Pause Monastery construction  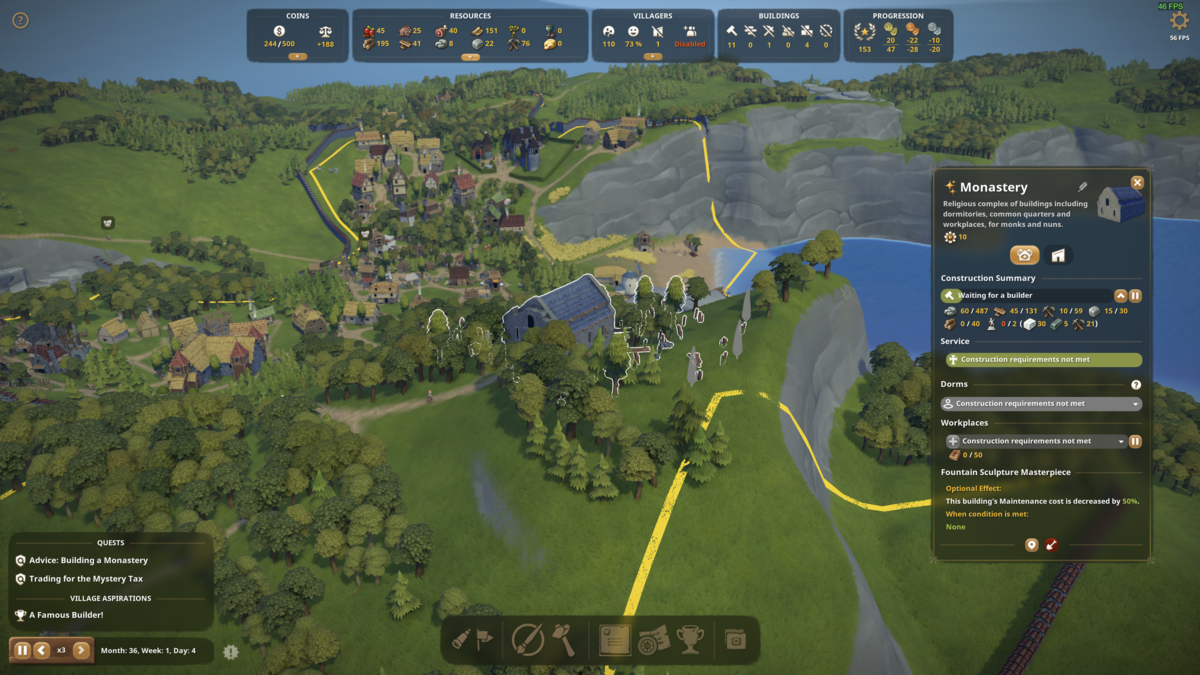coord(1135,296)
